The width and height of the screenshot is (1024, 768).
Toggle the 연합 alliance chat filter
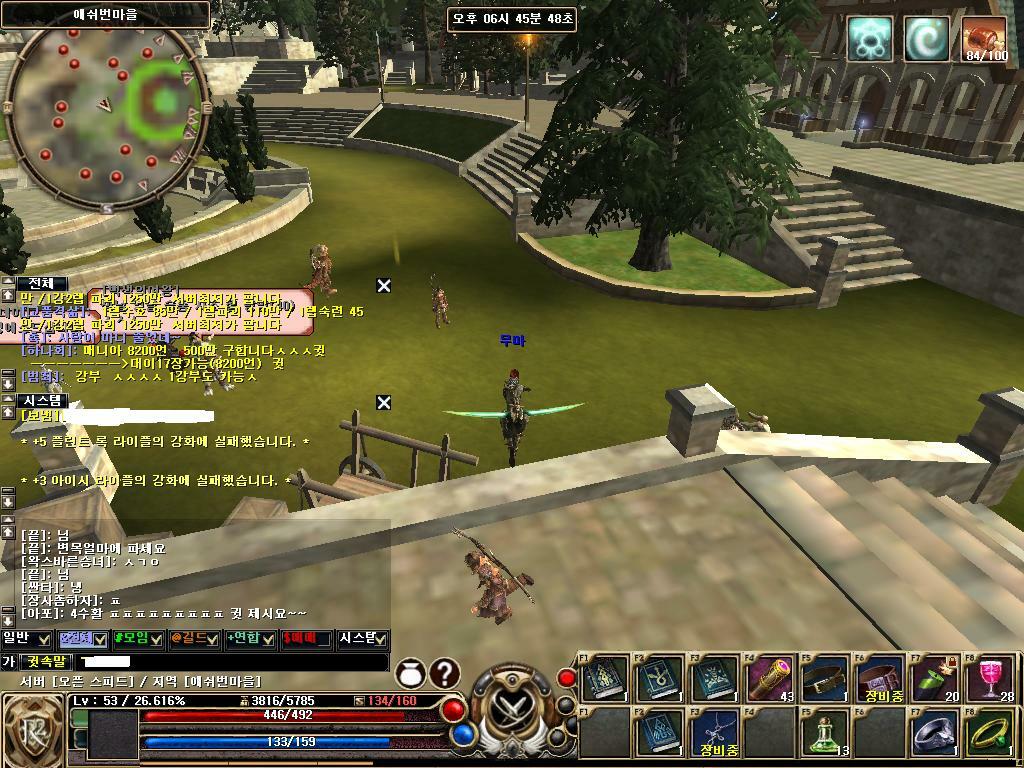[x=250, y=638]
